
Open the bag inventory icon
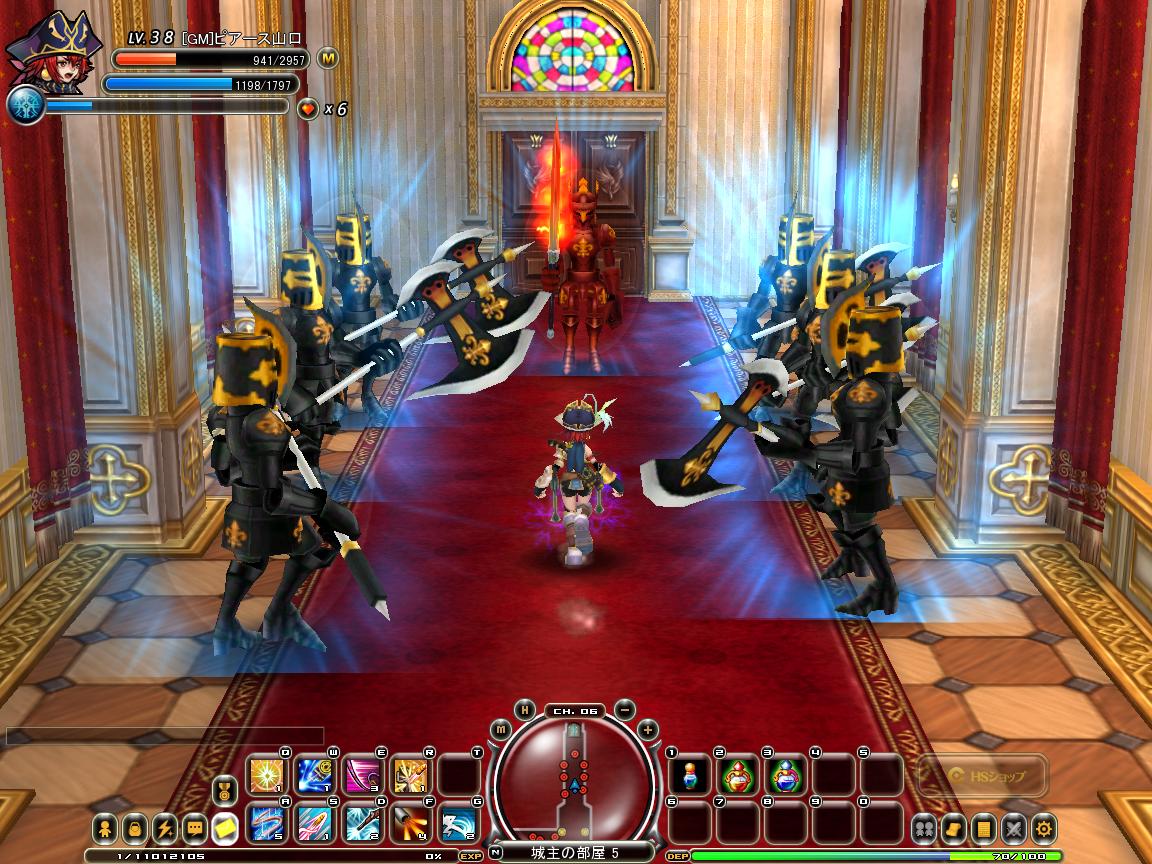[x=135, y=828]
